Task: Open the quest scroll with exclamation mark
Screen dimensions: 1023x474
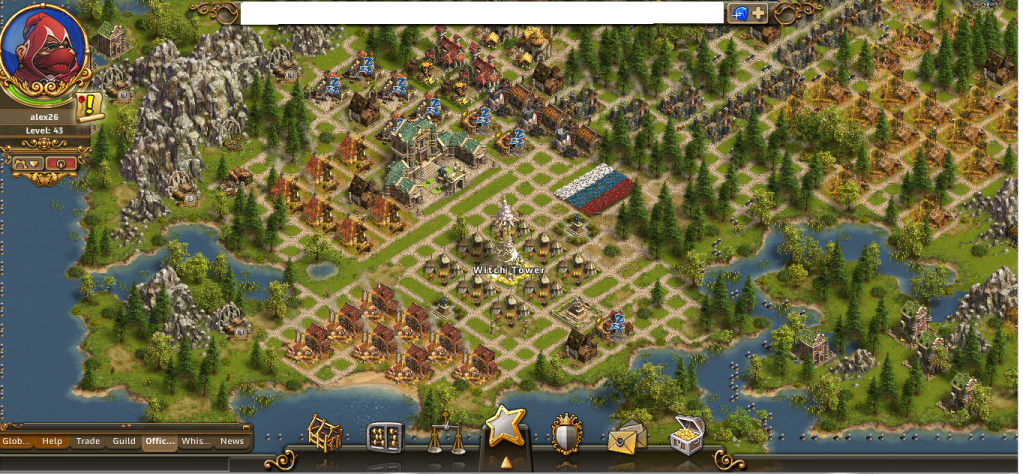Action: pyautogui.click(x=89, y=104)
